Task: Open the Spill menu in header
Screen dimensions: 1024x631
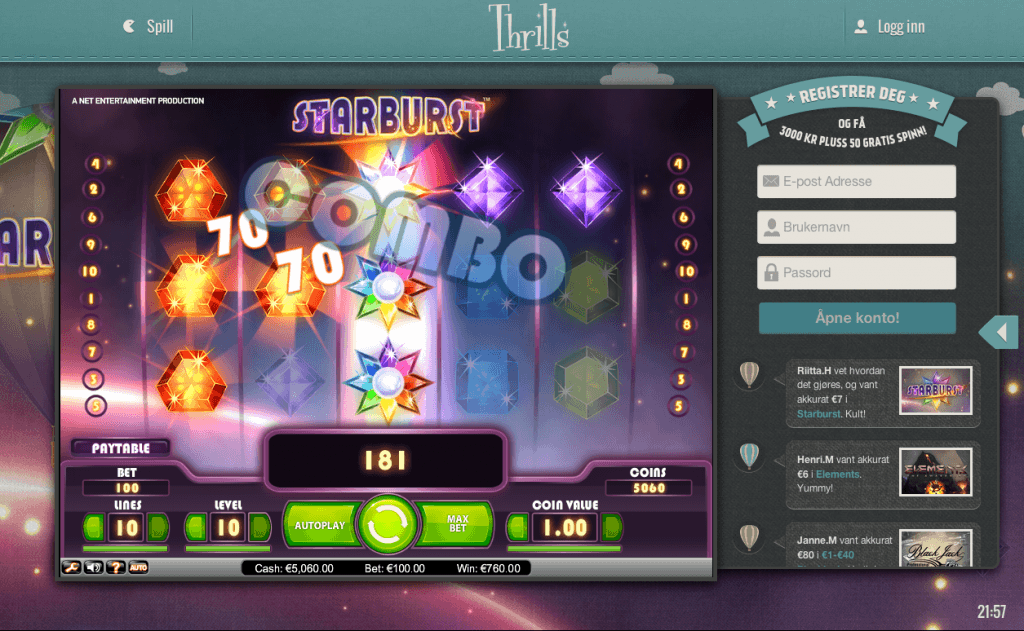Action: tap(148, 27)
